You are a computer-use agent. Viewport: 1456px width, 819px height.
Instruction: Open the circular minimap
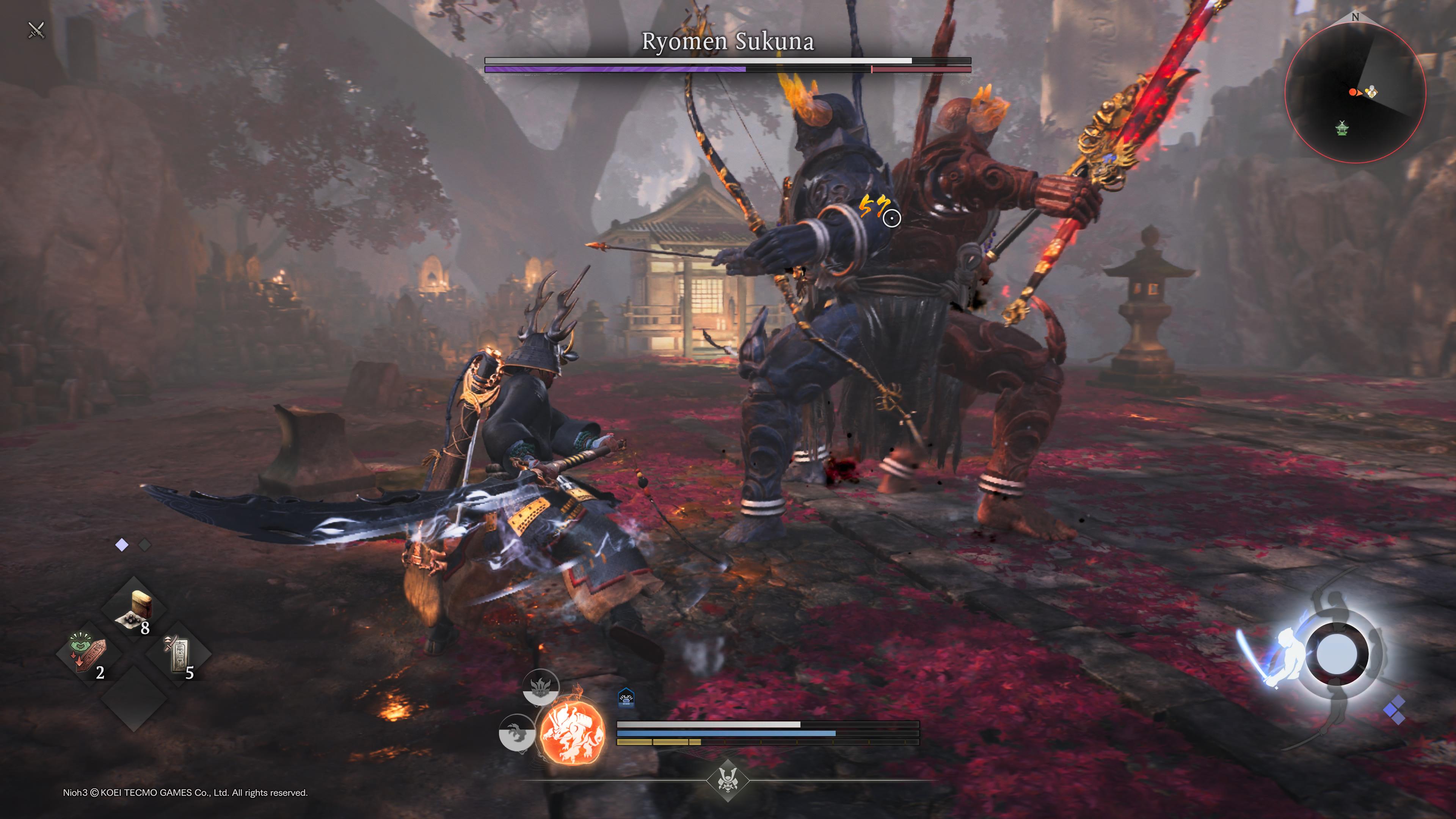(x=1355, y=92)
